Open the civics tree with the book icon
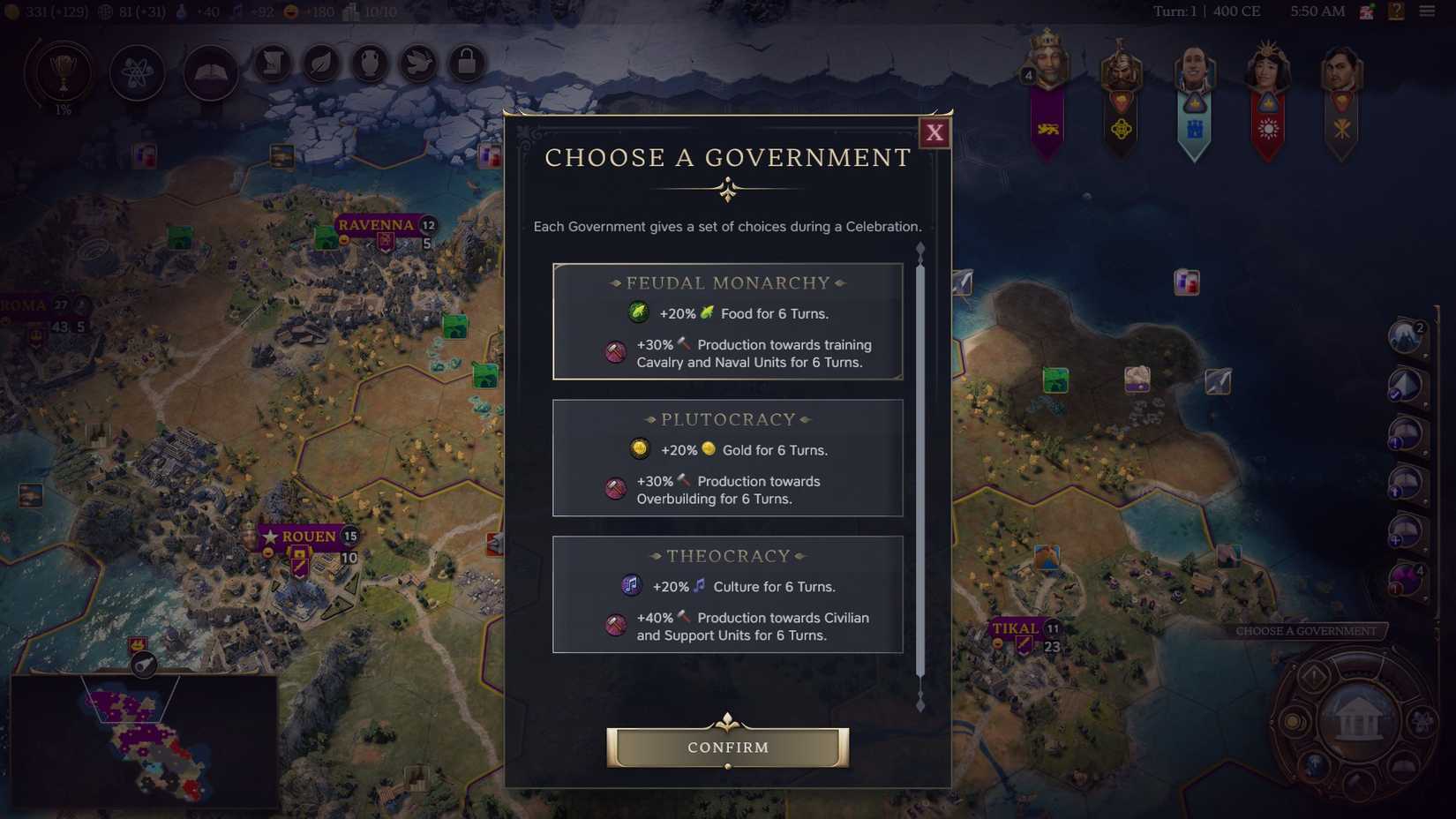The width and height of the screenshot is (1456, 819). pos(209,72)
